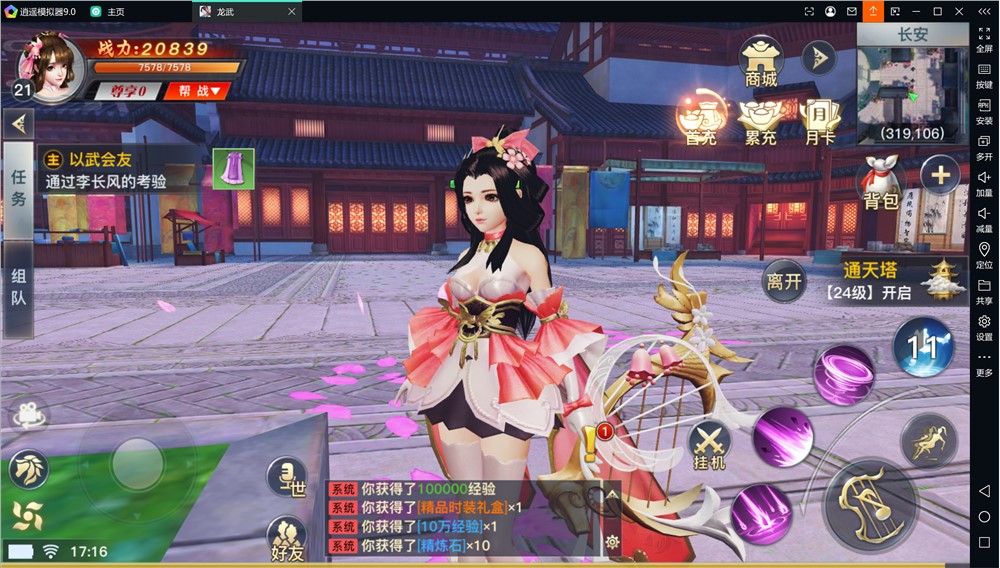
Task: Open the camera view button
Action: point(29,415)
